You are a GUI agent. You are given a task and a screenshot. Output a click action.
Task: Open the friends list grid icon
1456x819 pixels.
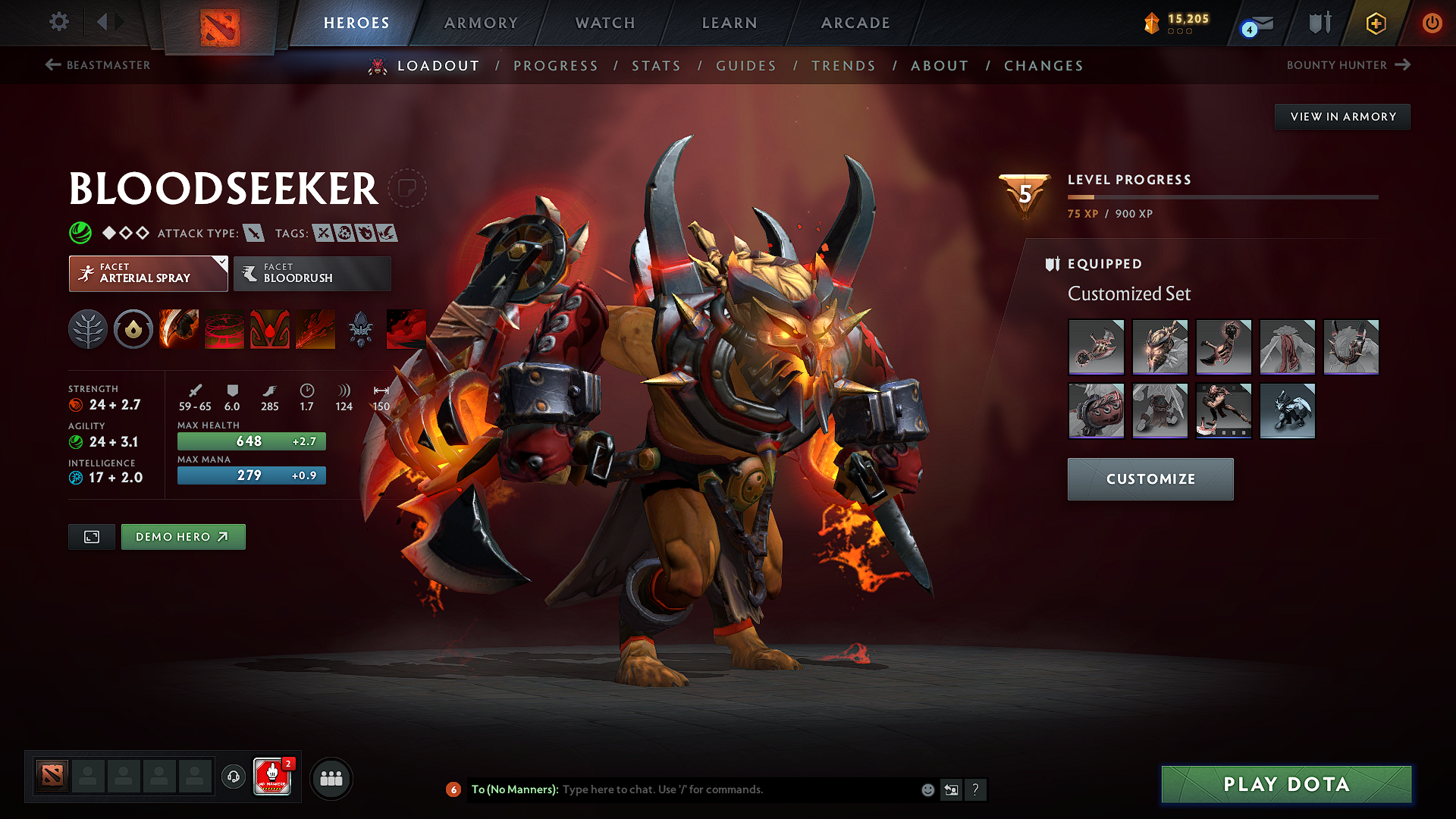click(x=331, y=777)
